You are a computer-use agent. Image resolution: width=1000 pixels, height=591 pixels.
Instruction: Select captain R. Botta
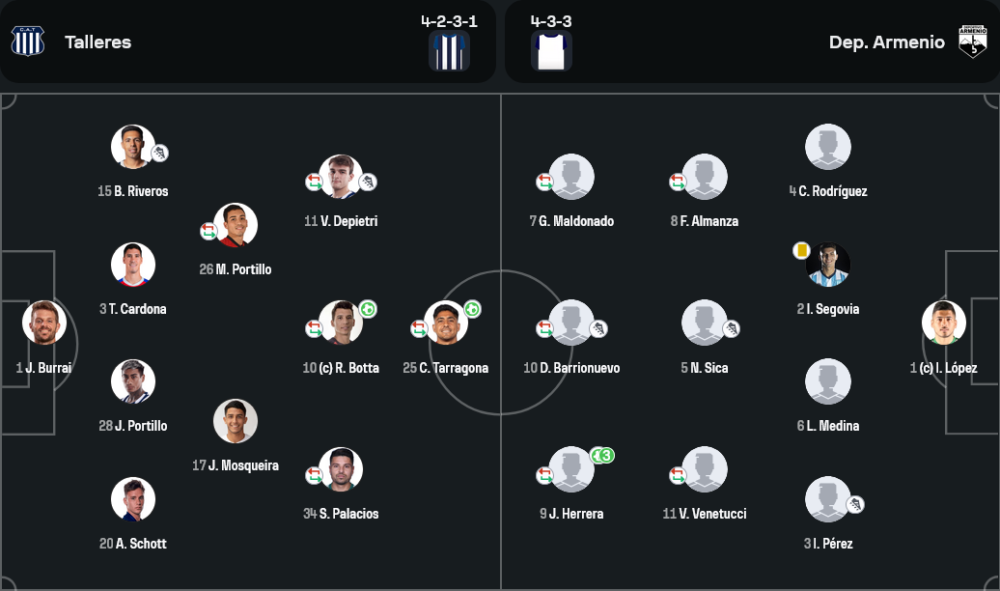(x=340, y=323)
